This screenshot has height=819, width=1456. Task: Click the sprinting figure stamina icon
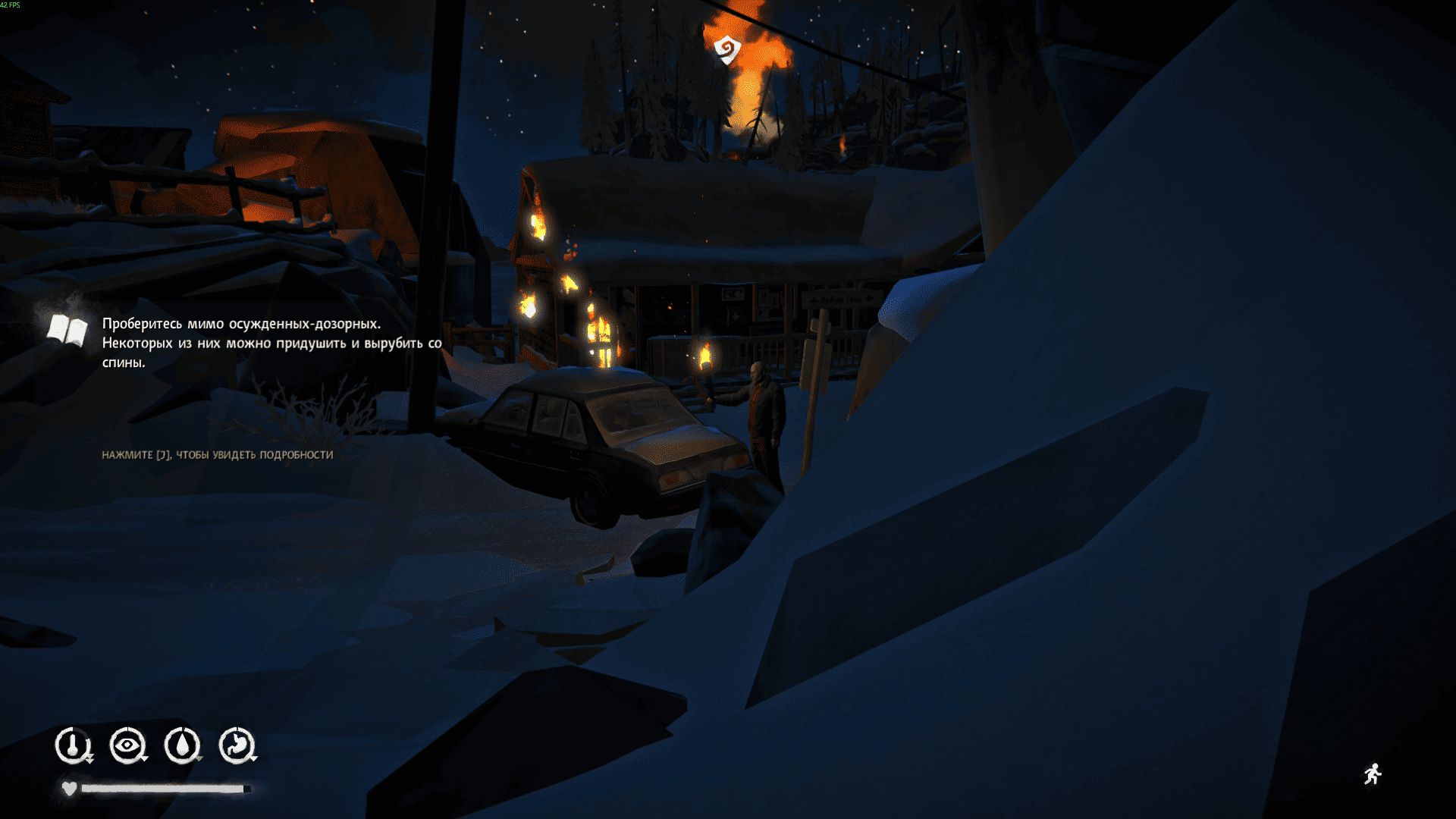coord(1373,774)
